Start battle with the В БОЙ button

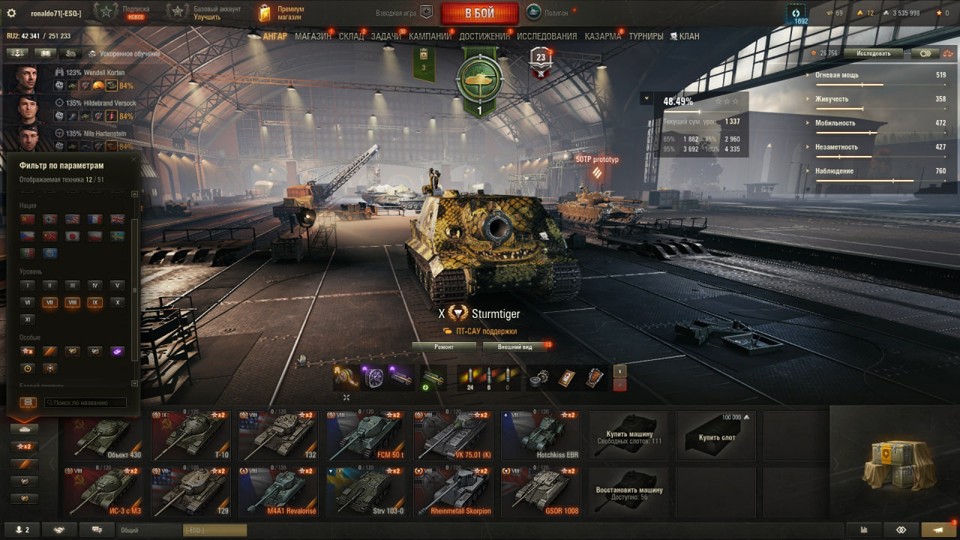(479, 13)
